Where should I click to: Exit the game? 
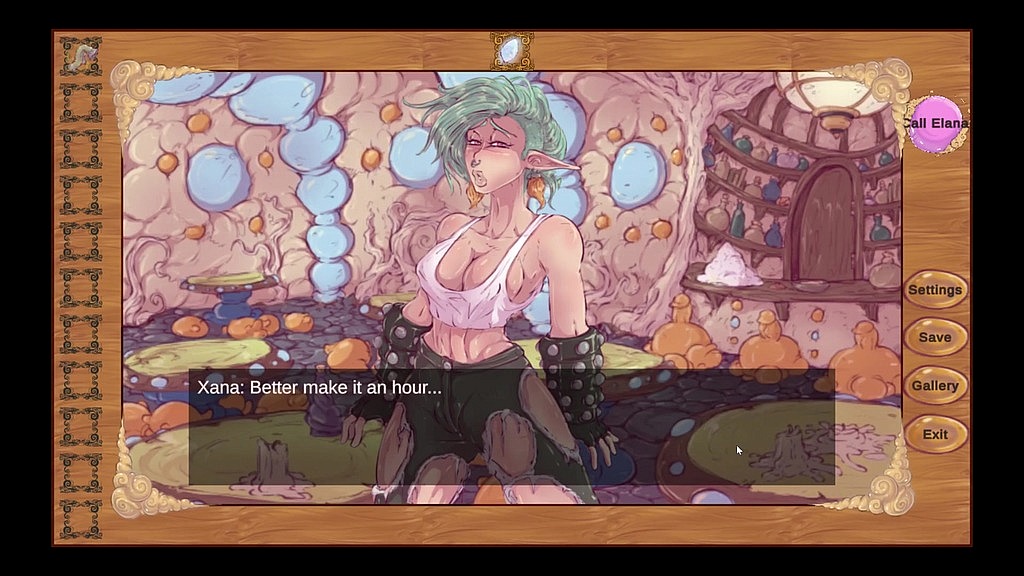(x=935, y=434)
